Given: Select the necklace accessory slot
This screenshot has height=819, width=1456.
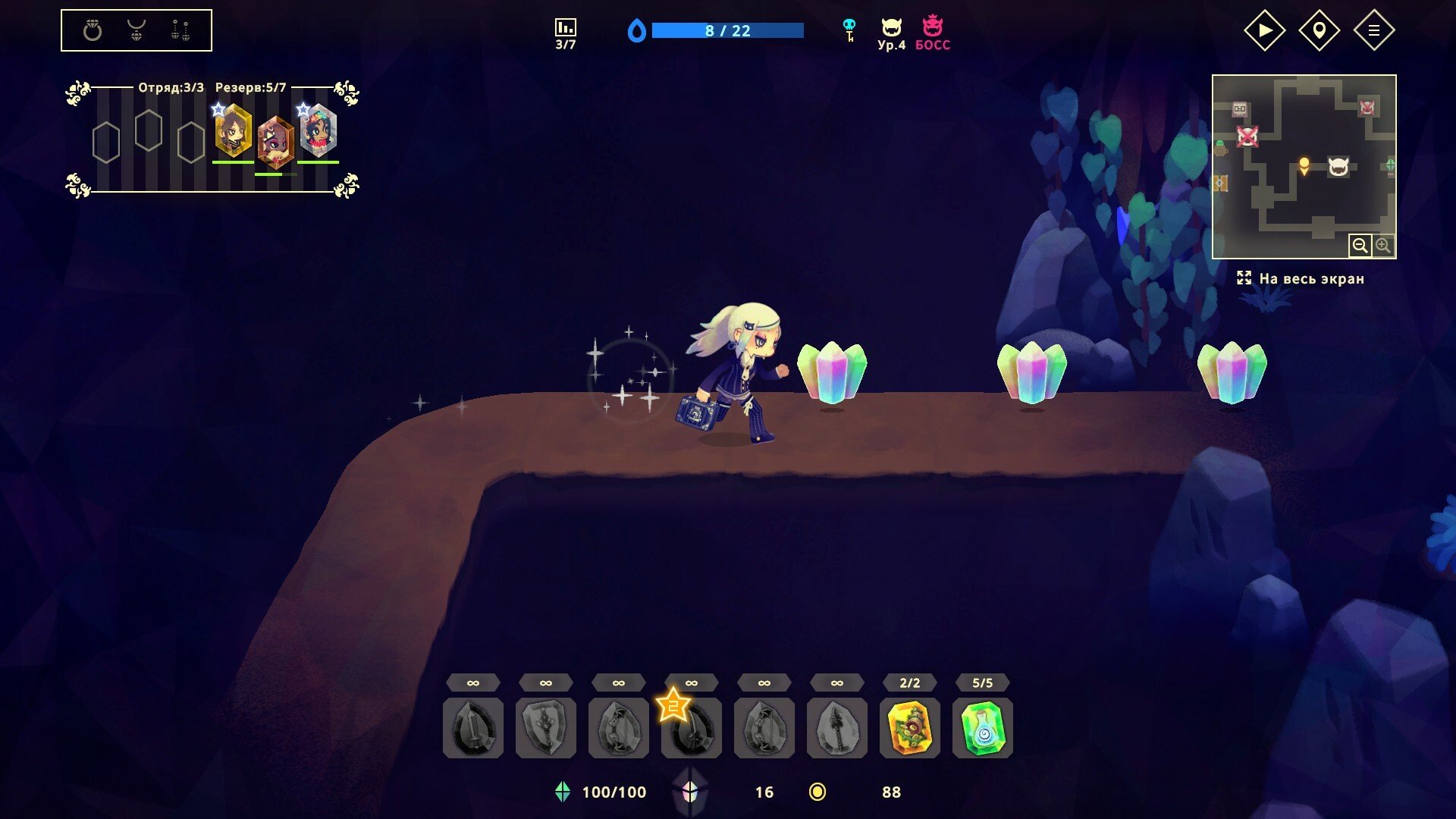Looking at the screenshot, I should (136, 30).
